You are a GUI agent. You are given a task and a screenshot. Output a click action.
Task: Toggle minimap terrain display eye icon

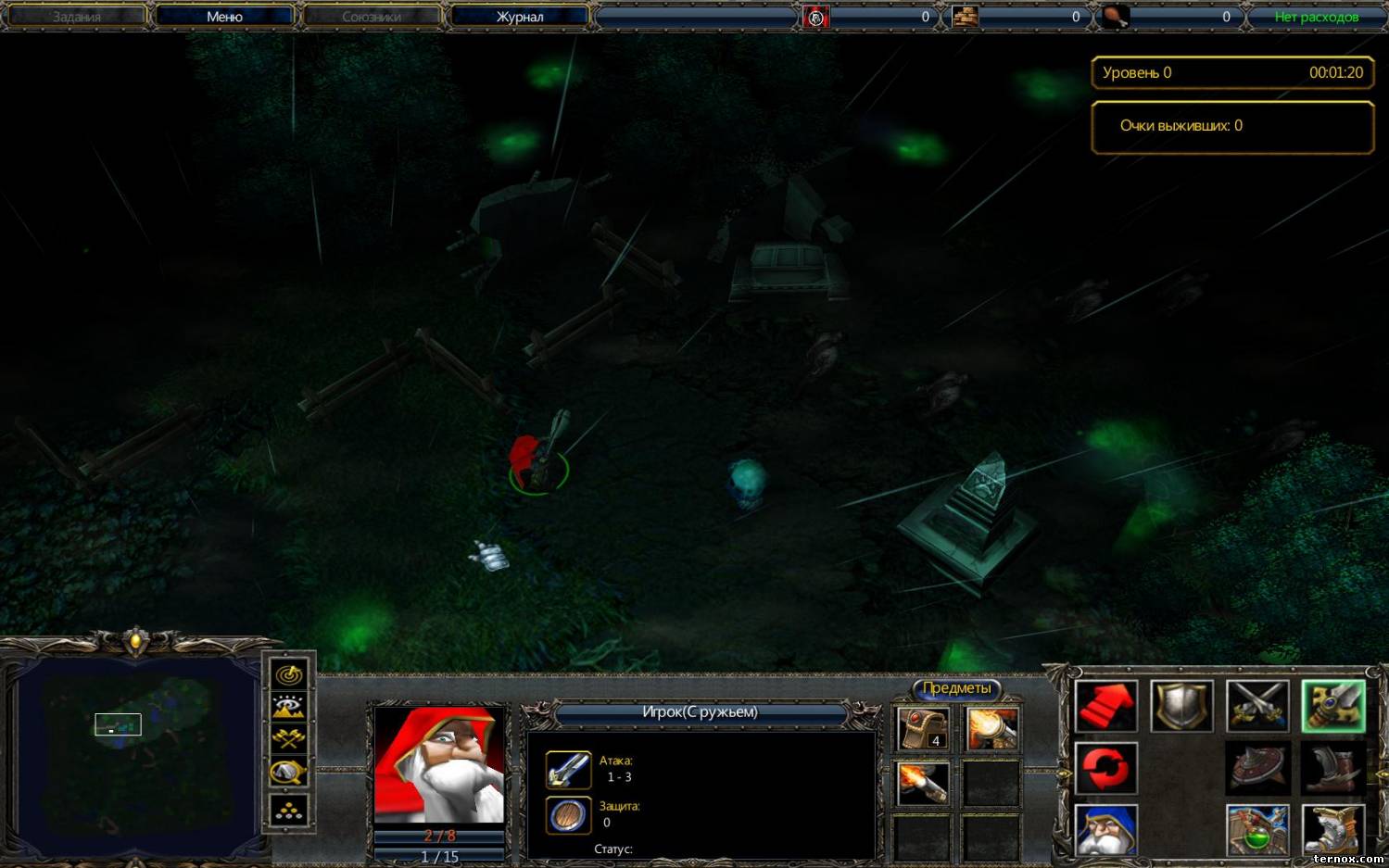coord(288,707)
